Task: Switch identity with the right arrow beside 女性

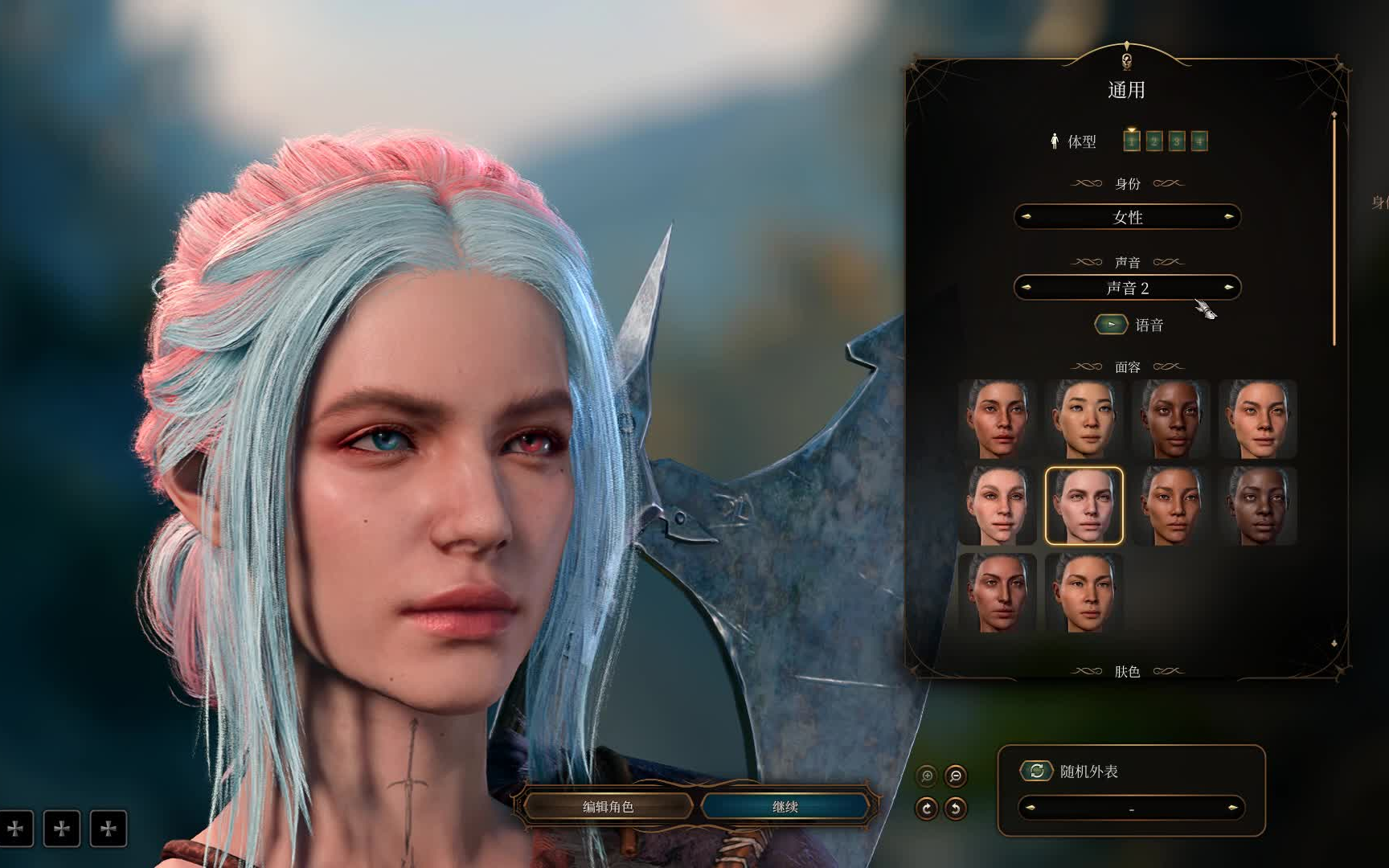Action: (1228, 217)
